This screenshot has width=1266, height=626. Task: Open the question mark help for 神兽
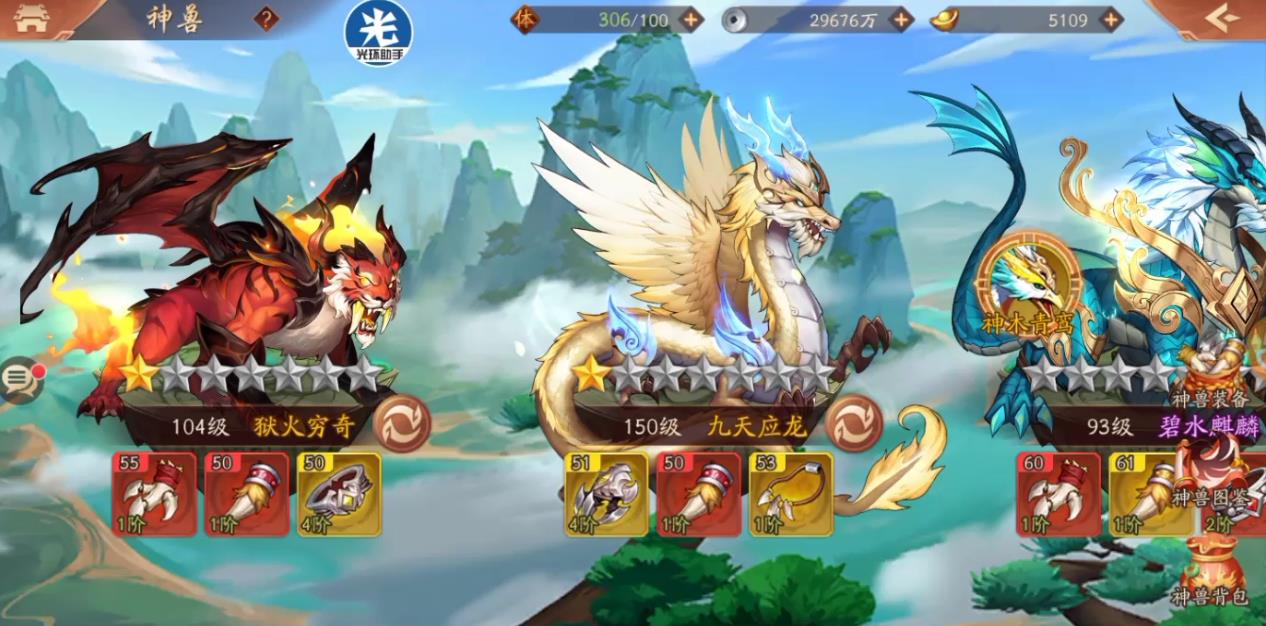265,18
